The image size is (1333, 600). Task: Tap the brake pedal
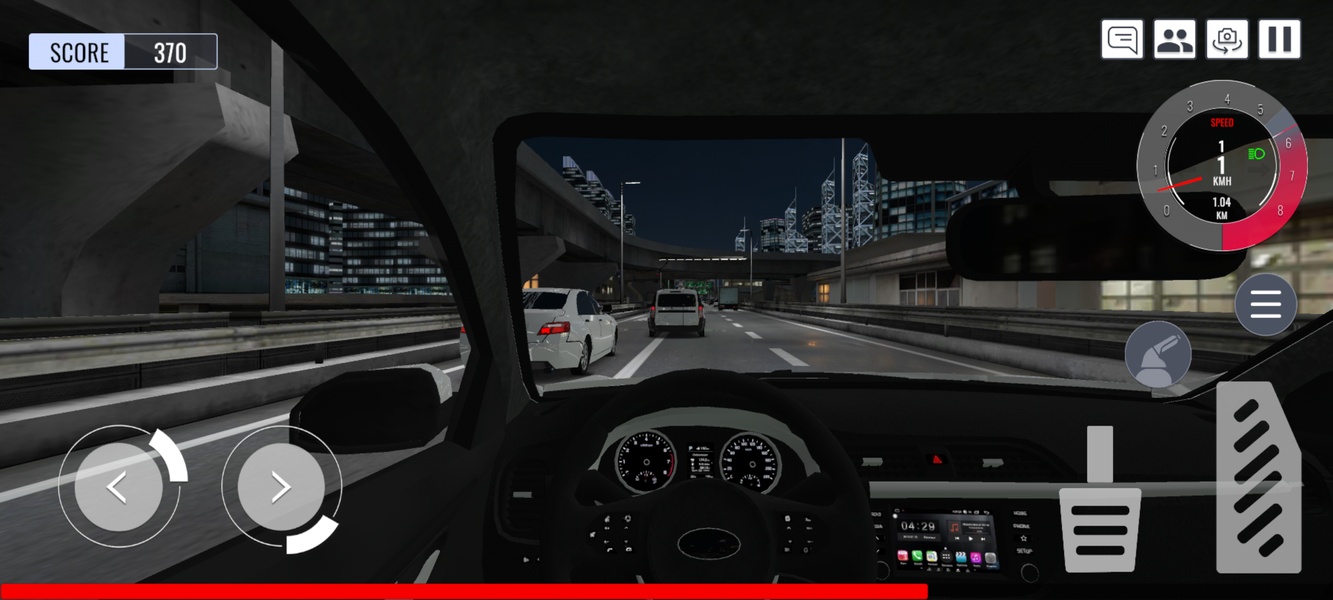pos(1100,512)
